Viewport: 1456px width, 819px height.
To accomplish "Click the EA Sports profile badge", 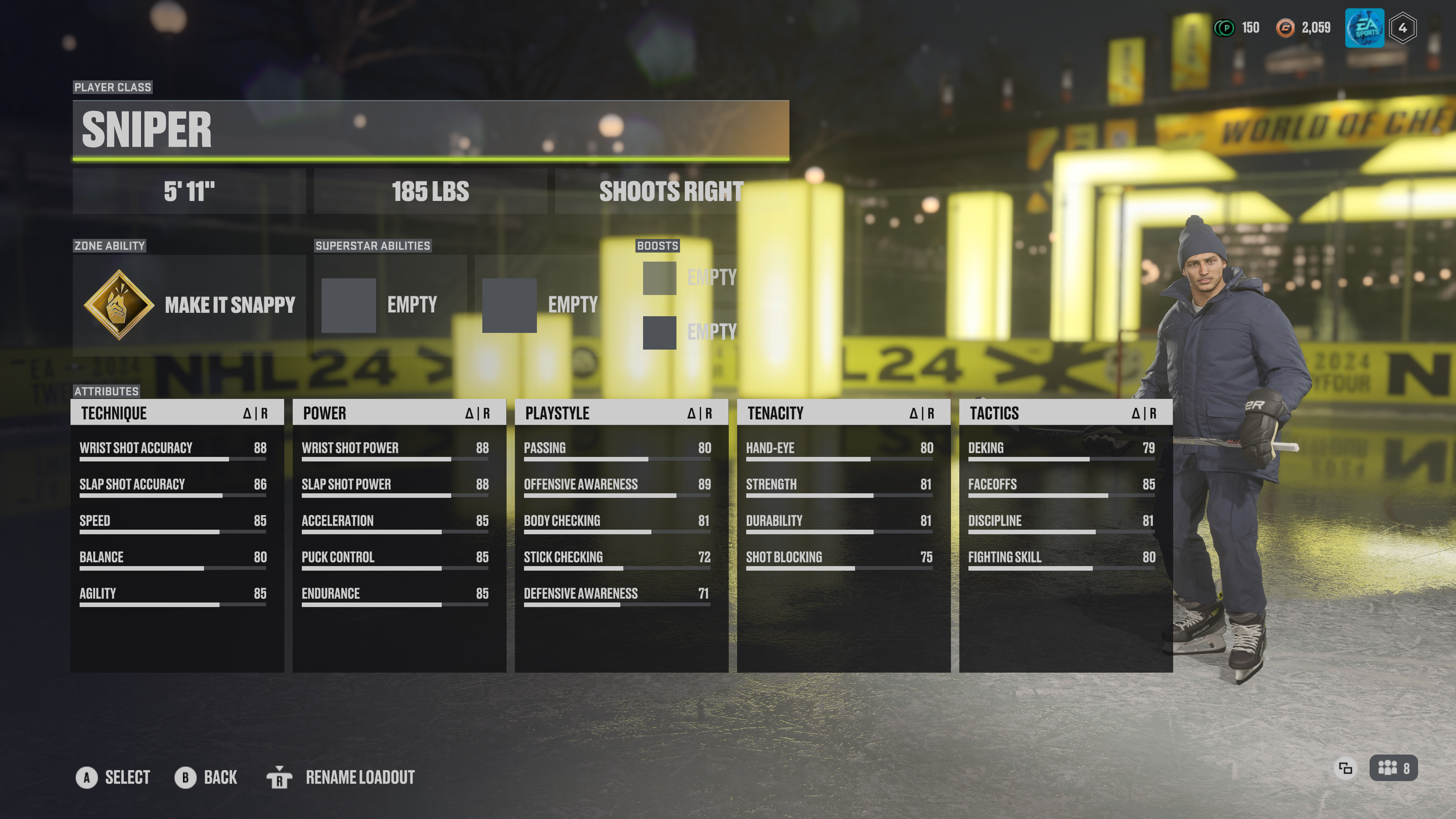I will click(x=1365, y=28).
